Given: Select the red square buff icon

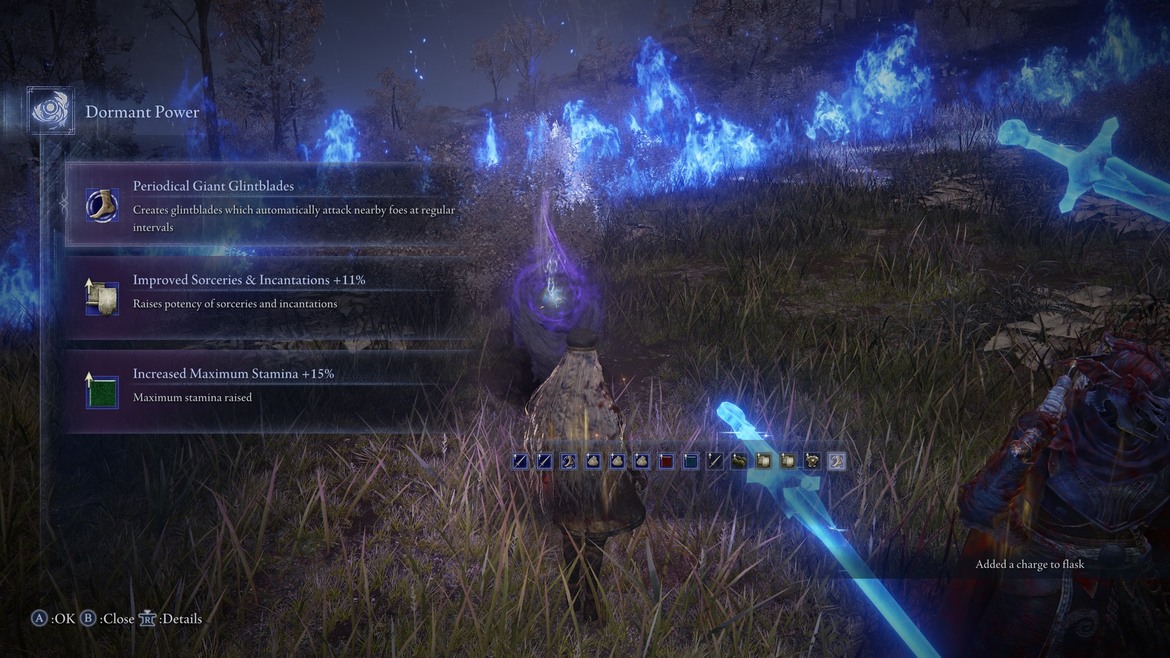Looking at the screenshot, I should [x=666, y=461].
